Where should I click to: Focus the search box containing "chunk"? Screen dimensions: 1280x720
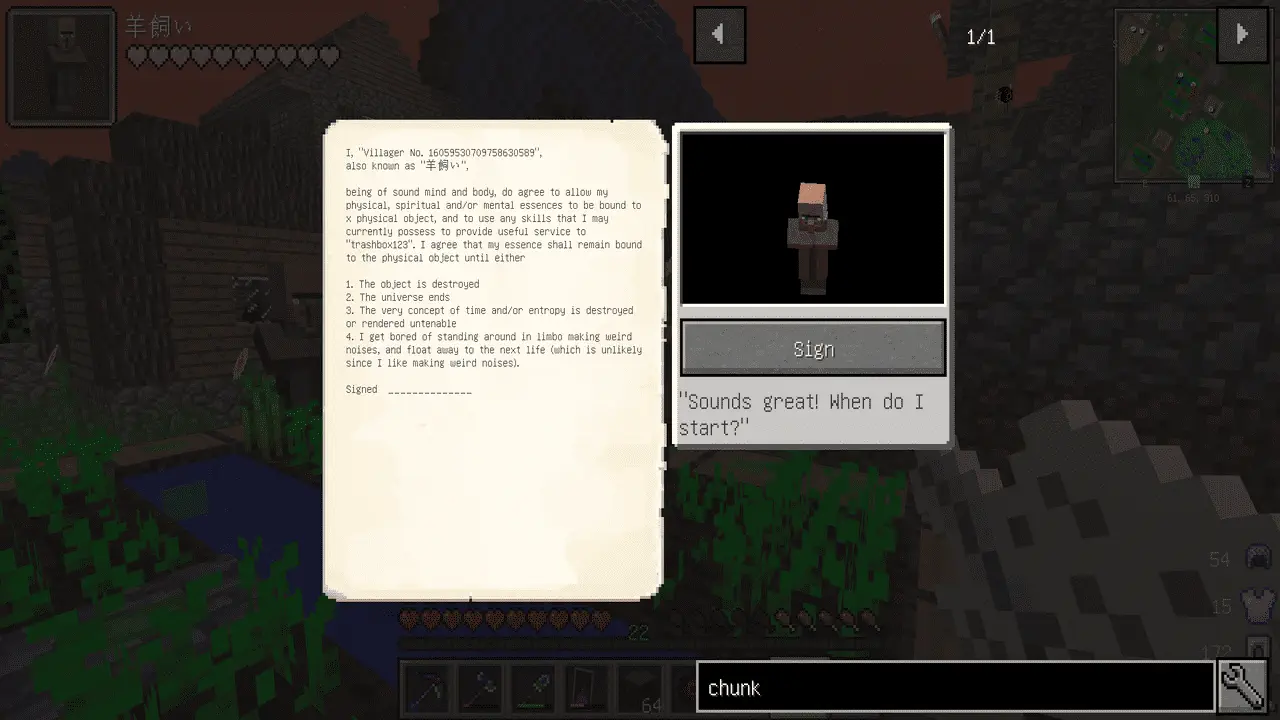(x=955, y=688)
